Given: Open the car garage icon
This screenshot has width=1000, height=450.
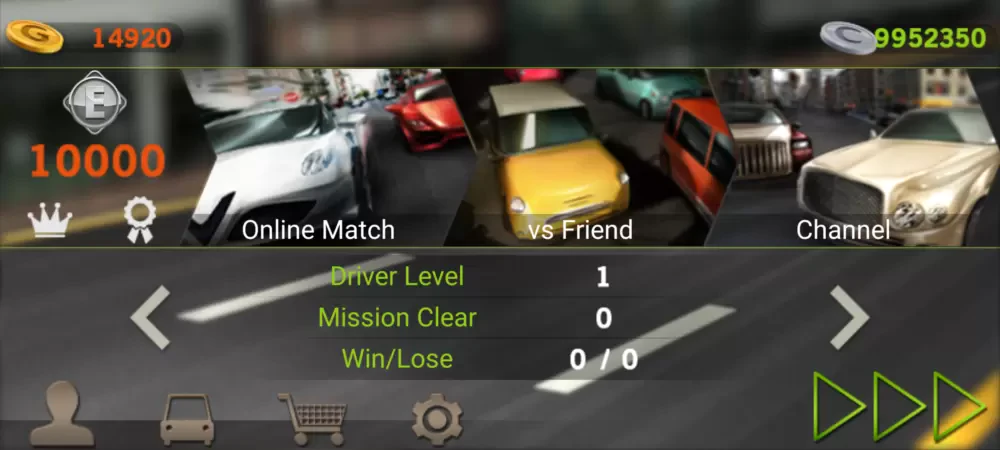Looking at the screenshot, I should 186,418.
